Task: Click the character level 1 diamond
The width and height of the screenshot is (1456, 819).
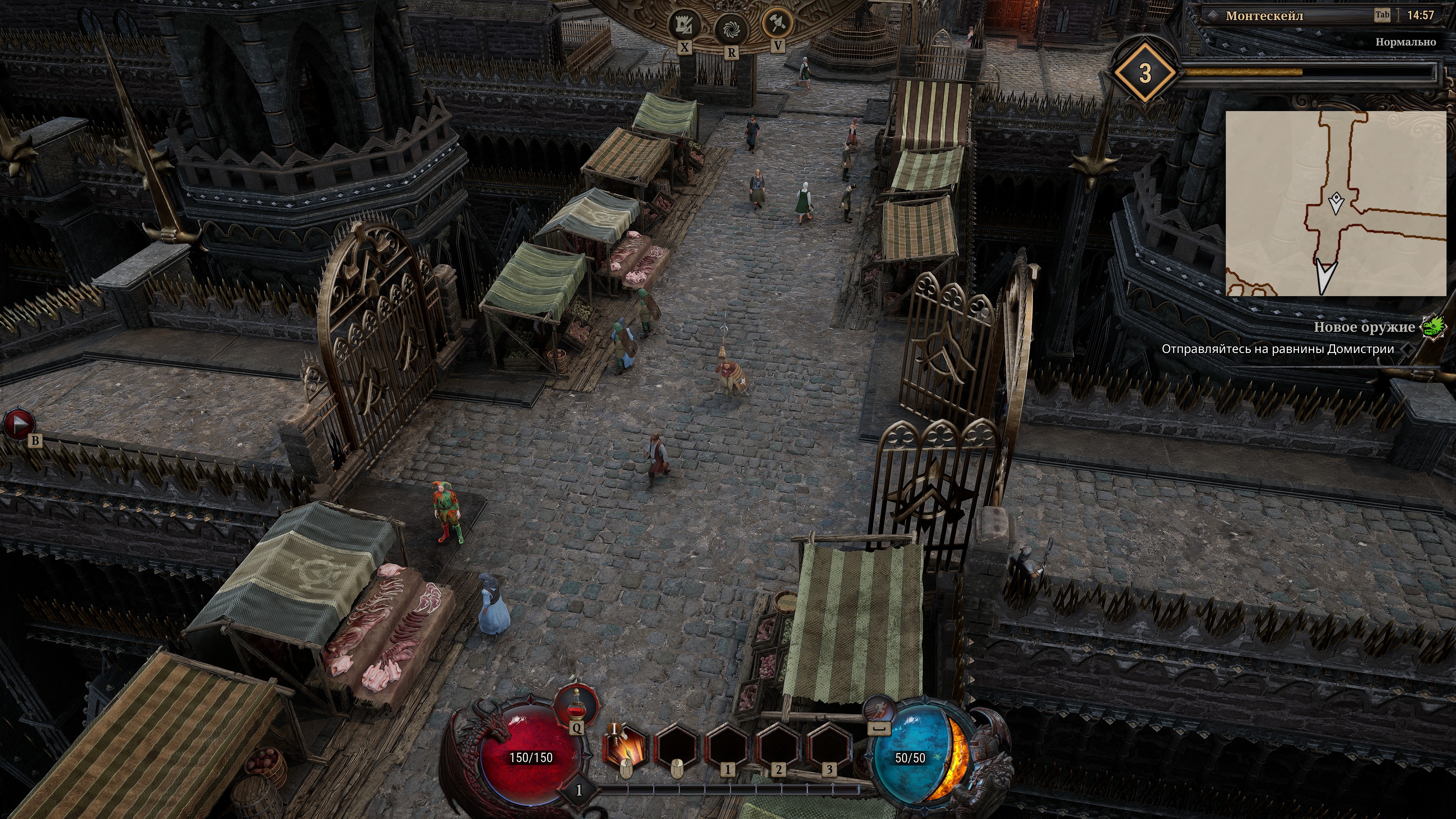Action: coord(578,789)
